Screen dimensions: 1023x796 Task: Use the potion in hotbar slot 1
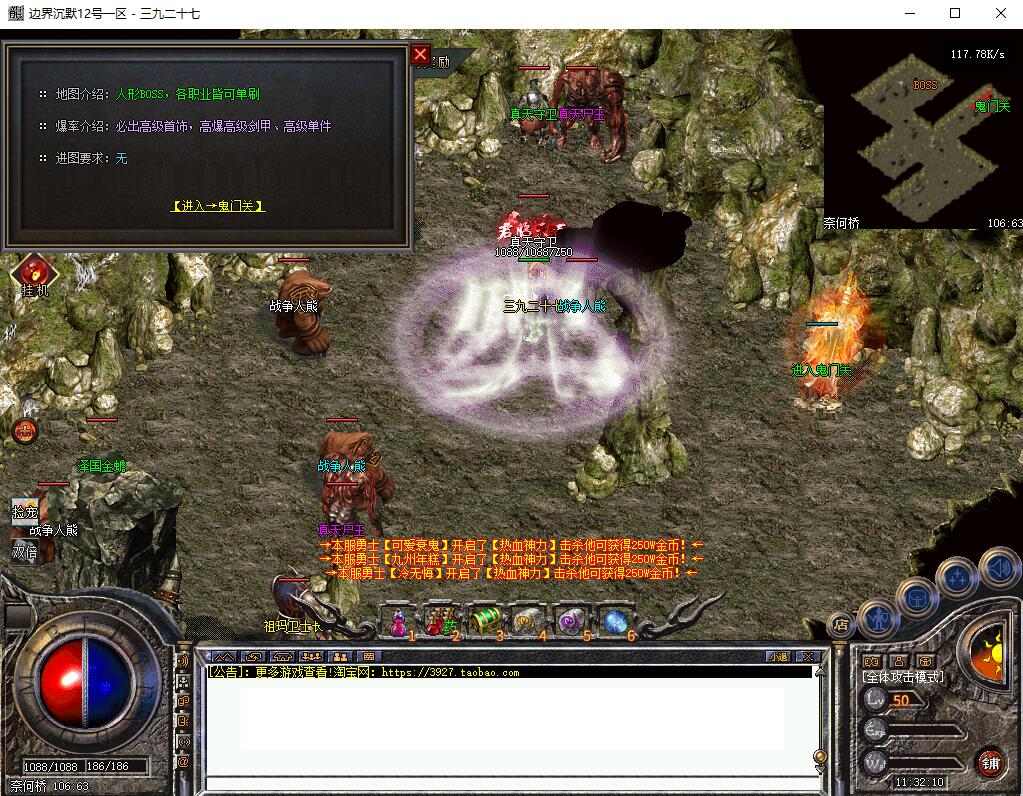(399, 622)
